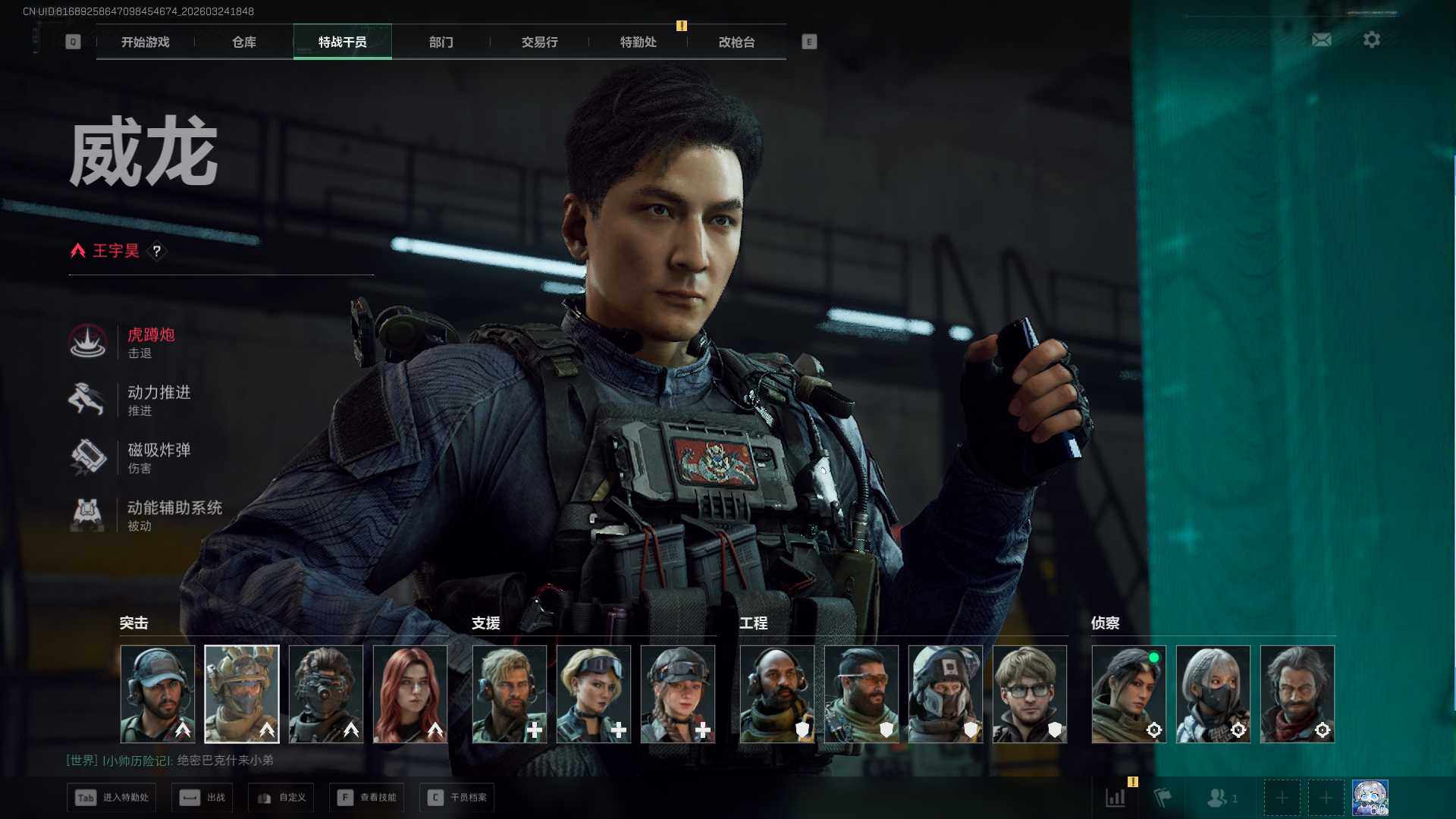Go to the 交易行 tab
Screen dimensions: 1456x819
click(x=539, y=42)
